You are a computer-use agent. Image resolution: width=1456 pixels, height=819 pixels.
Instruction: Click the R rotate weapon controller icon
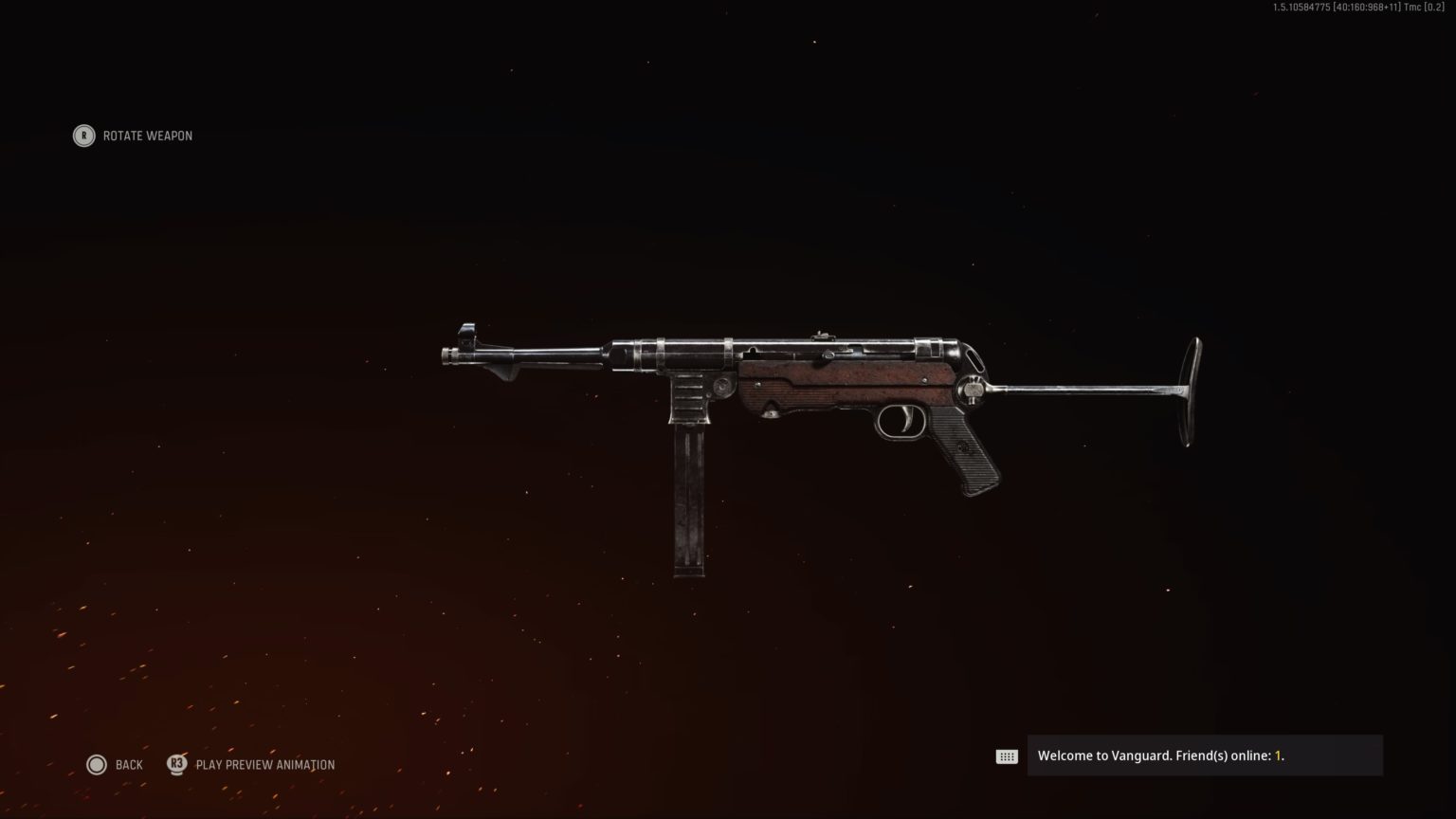(x=83, y=136)
